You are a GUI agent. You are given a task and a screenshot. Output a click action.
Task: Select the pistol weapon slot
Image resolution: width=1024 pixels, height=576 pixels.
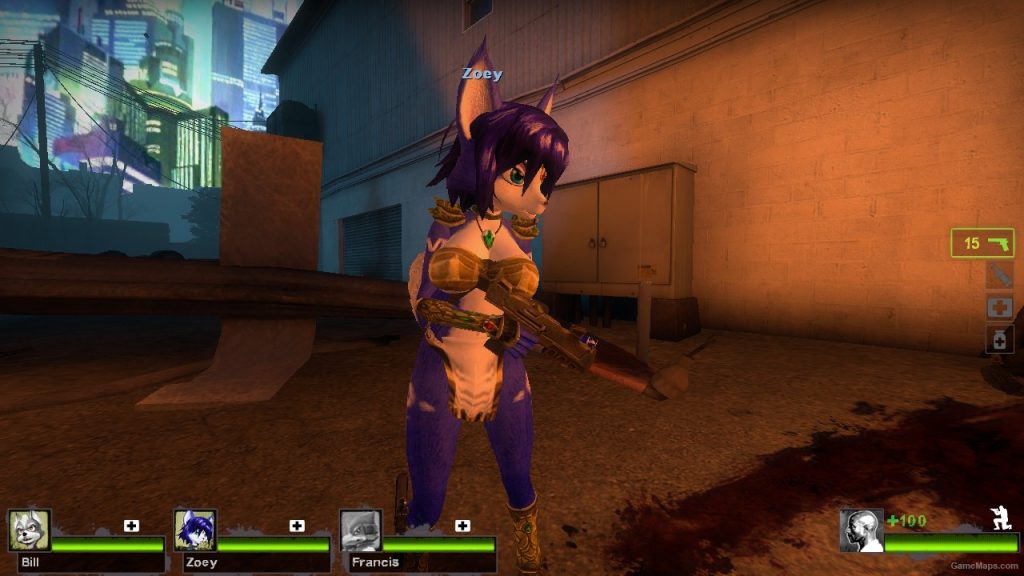(982, 243)
